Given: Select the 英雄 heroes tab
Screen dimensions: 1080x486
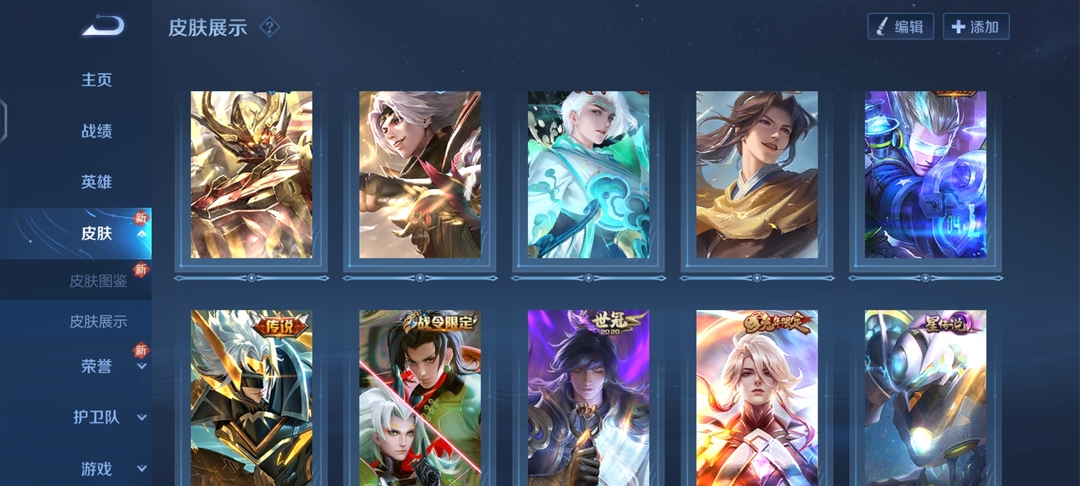Looking at the screenshot, I should pos(97,182).
